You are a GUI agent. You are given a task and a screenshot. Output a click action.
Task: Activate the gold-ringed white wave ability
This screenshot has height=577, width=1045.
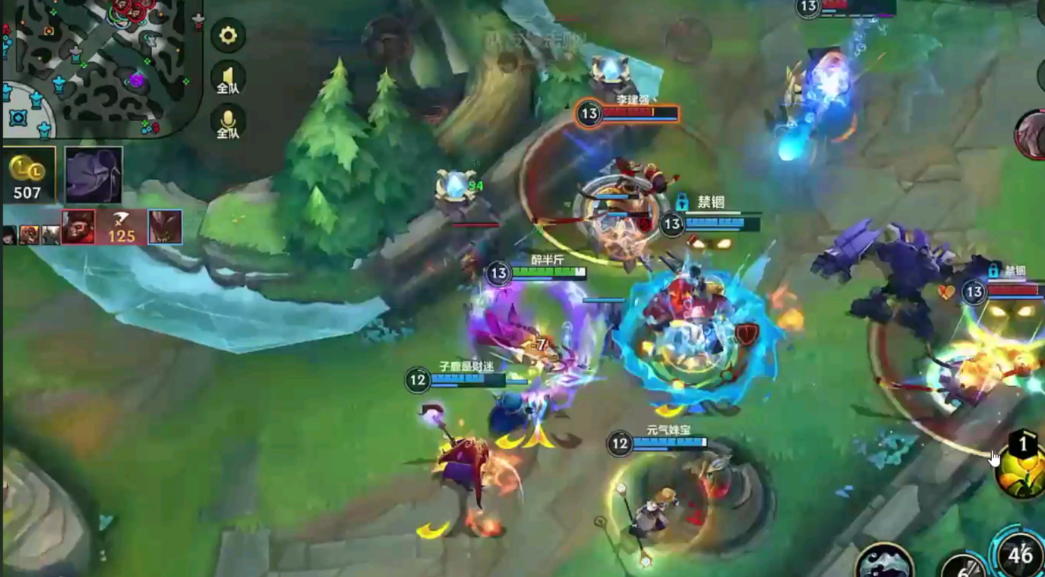885,561
